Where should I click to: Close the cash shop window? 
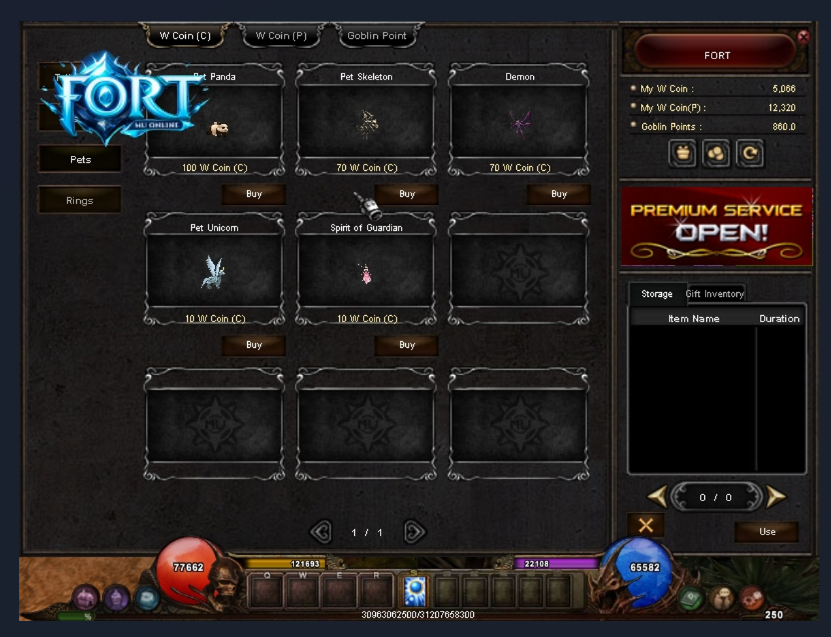[x=803, y=36]
